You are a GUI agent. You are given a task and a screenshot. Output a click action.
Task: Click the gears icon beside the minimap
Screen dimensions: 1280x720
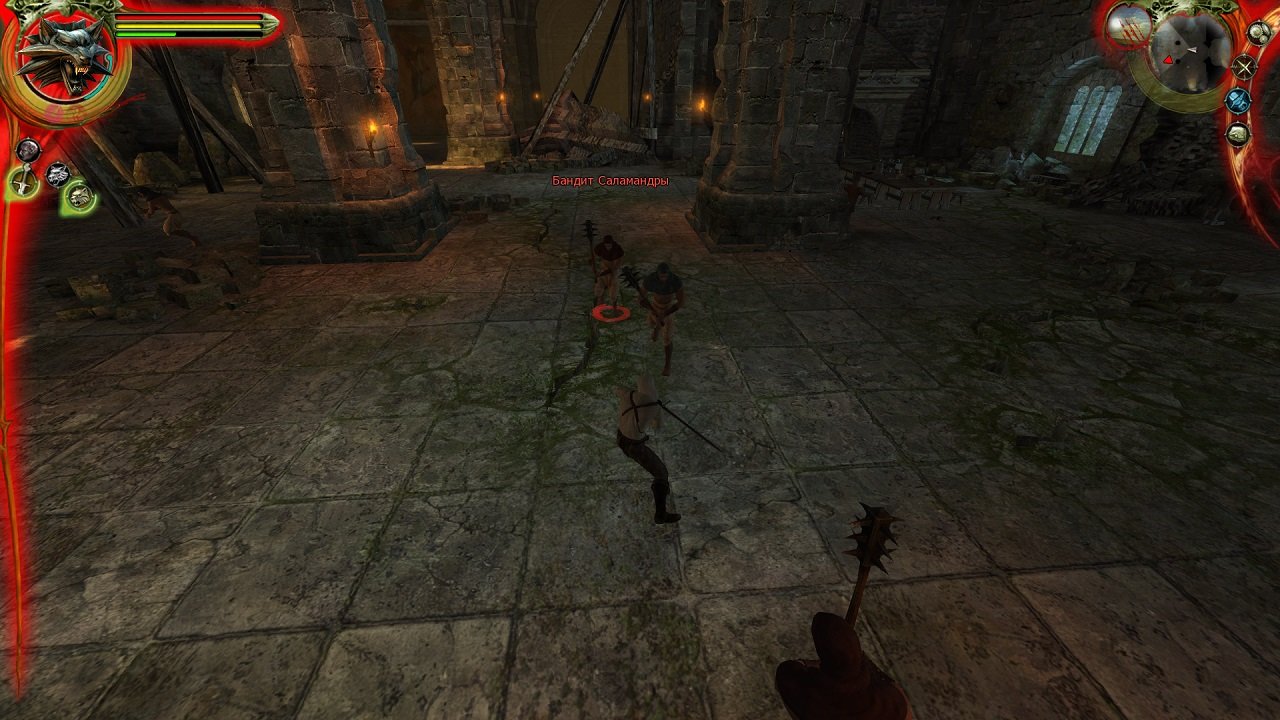click(x=1258, y=33)
